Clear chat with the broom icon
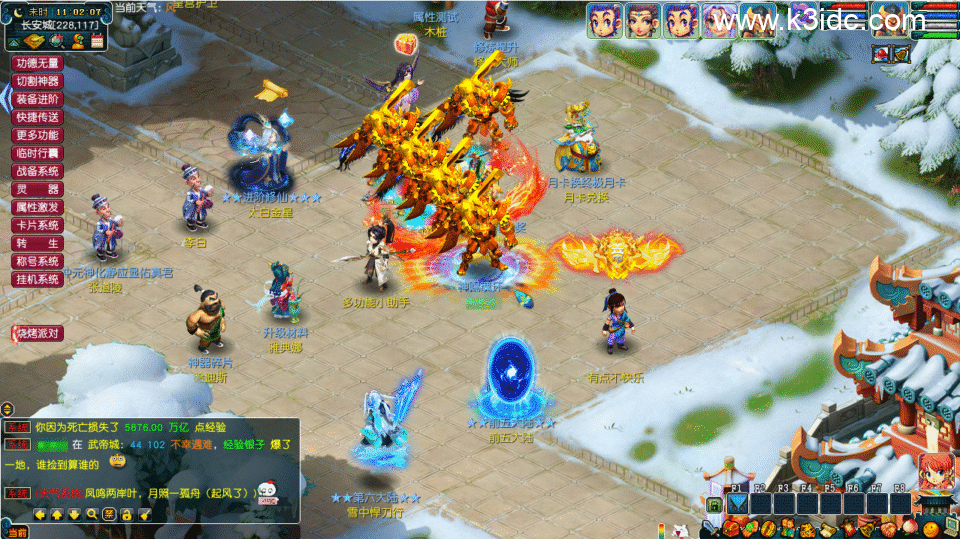 click(x=145, y=514)
